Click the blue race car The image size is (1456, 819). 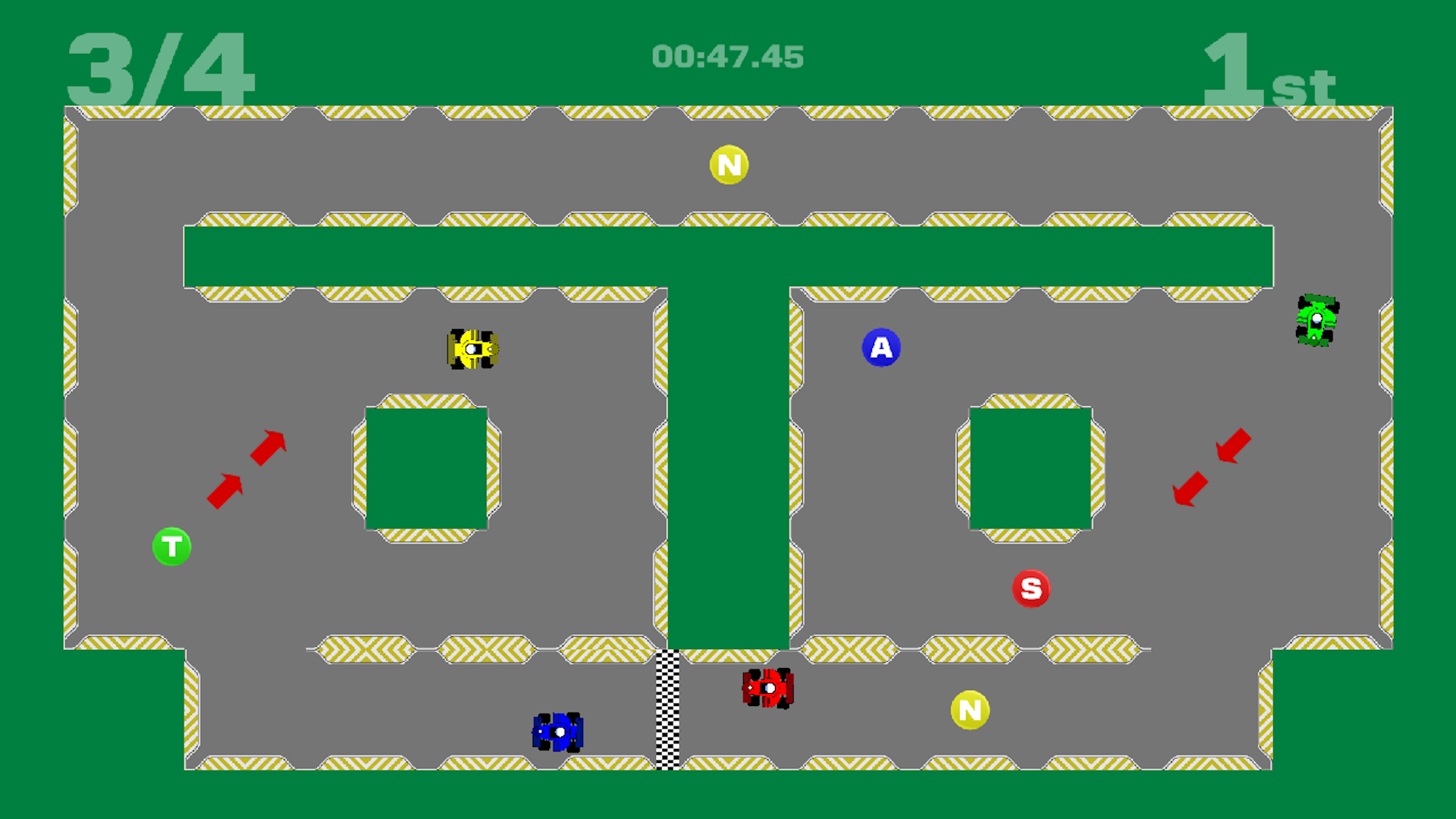(559, 732)
